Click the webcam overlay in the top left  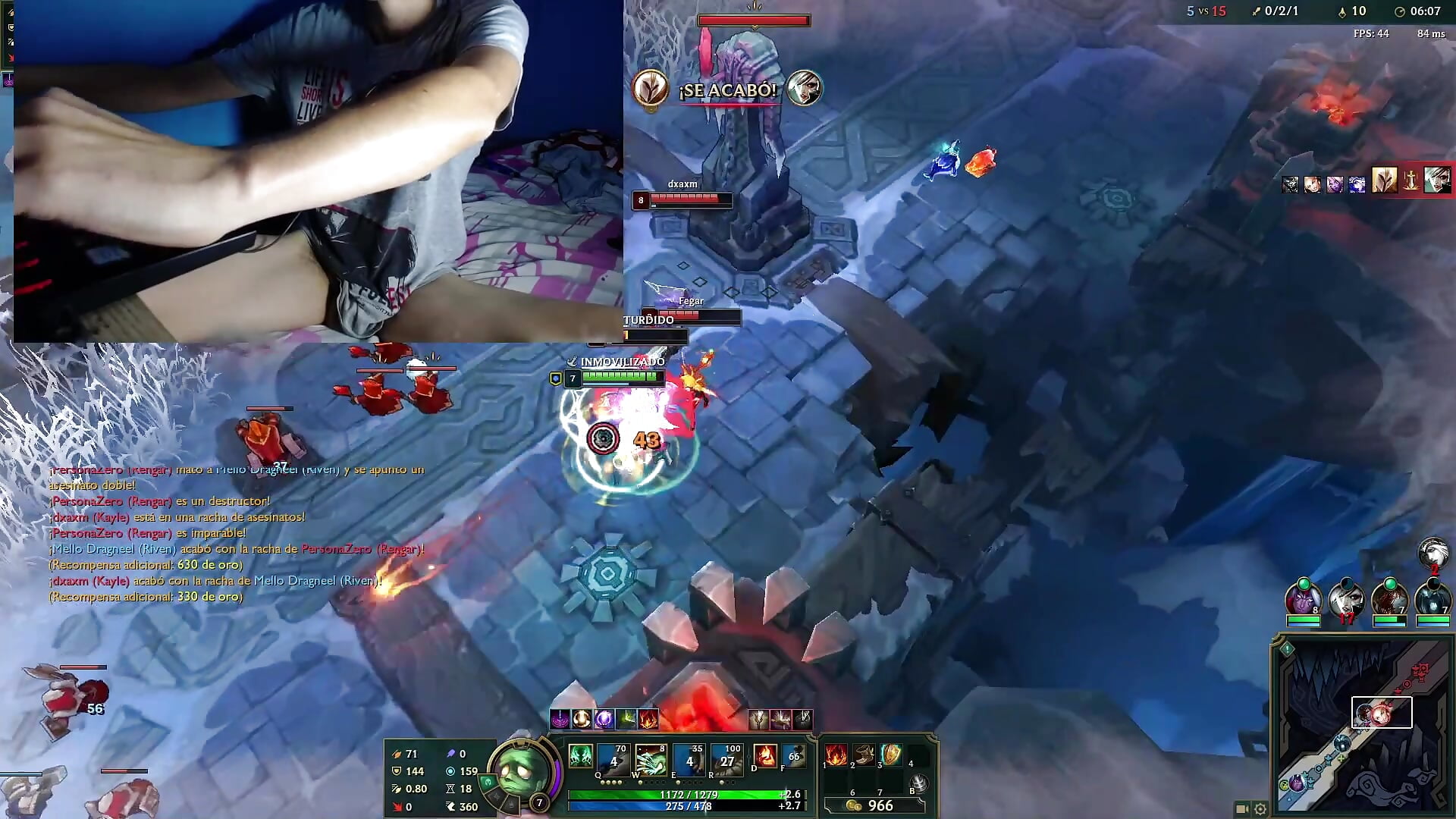(318, 171)
